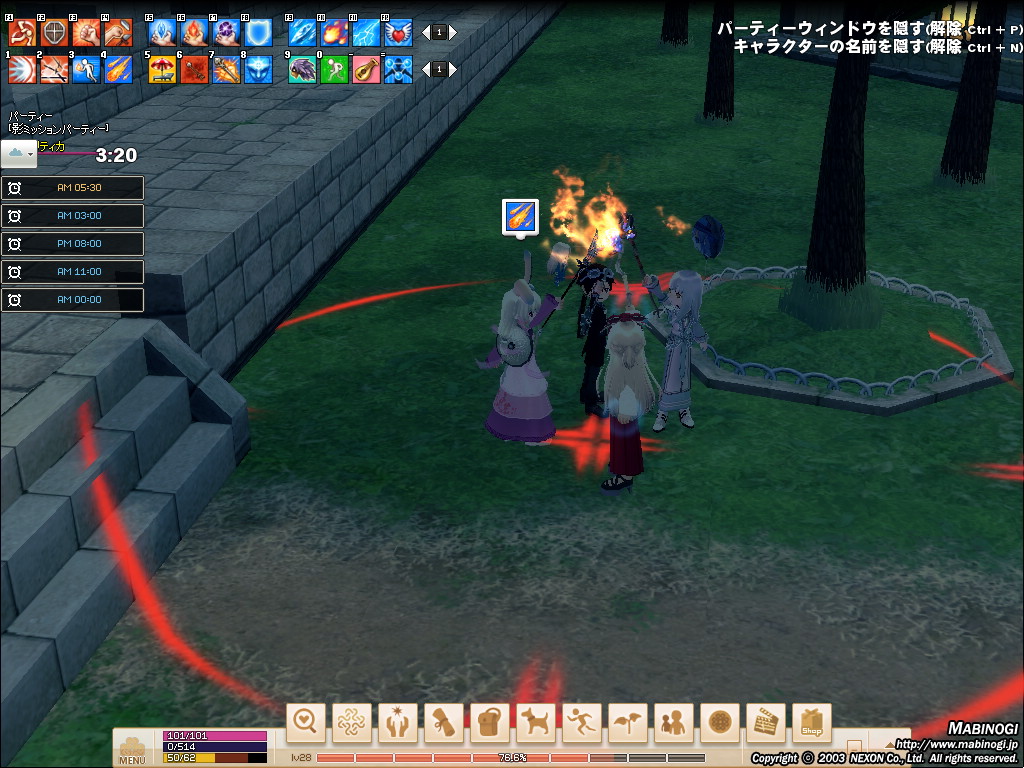Open the quest scroll icon
The image size is (1024, 768).
443,722
